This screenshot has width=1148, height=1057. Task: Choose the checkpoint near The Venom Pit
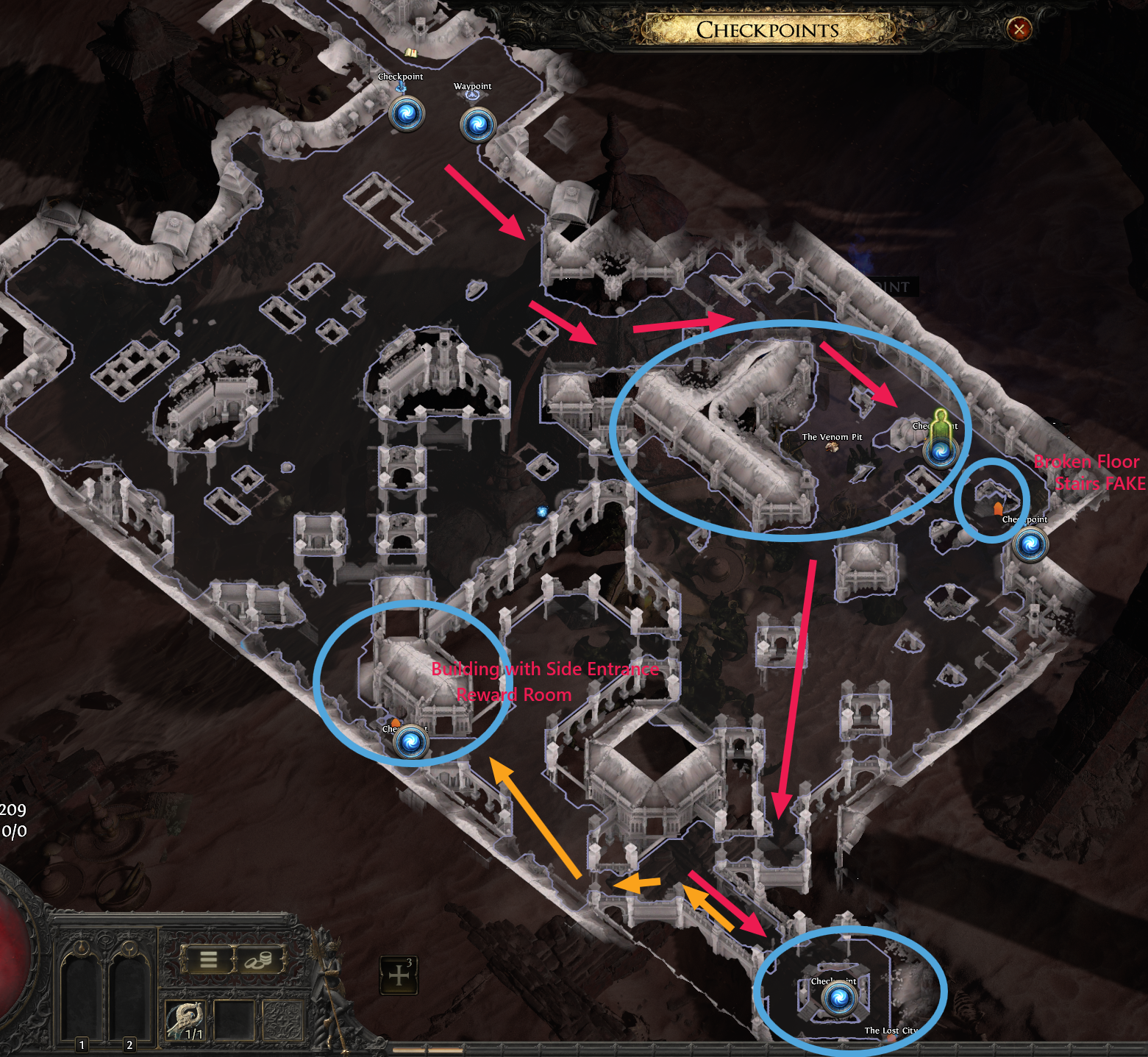pyautogui.click(x=941, y=451)
